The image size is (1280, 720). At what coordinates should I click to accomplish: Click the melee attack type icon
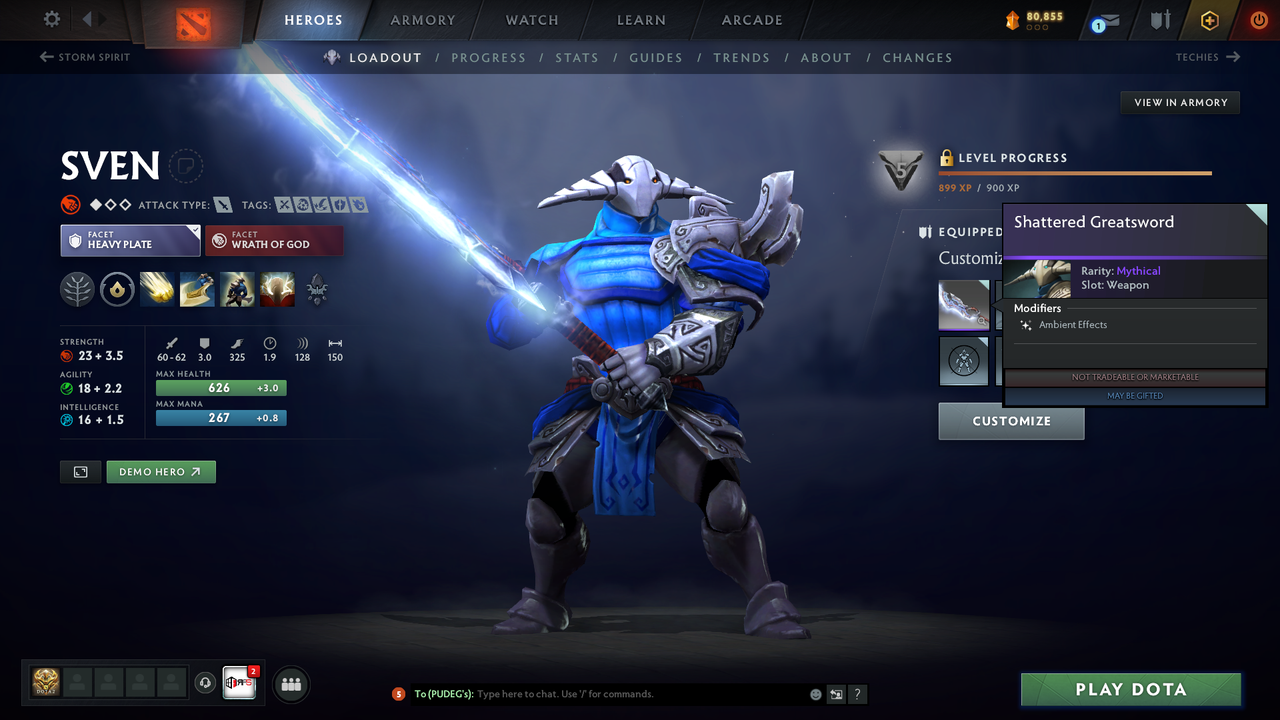click(224, 204)
